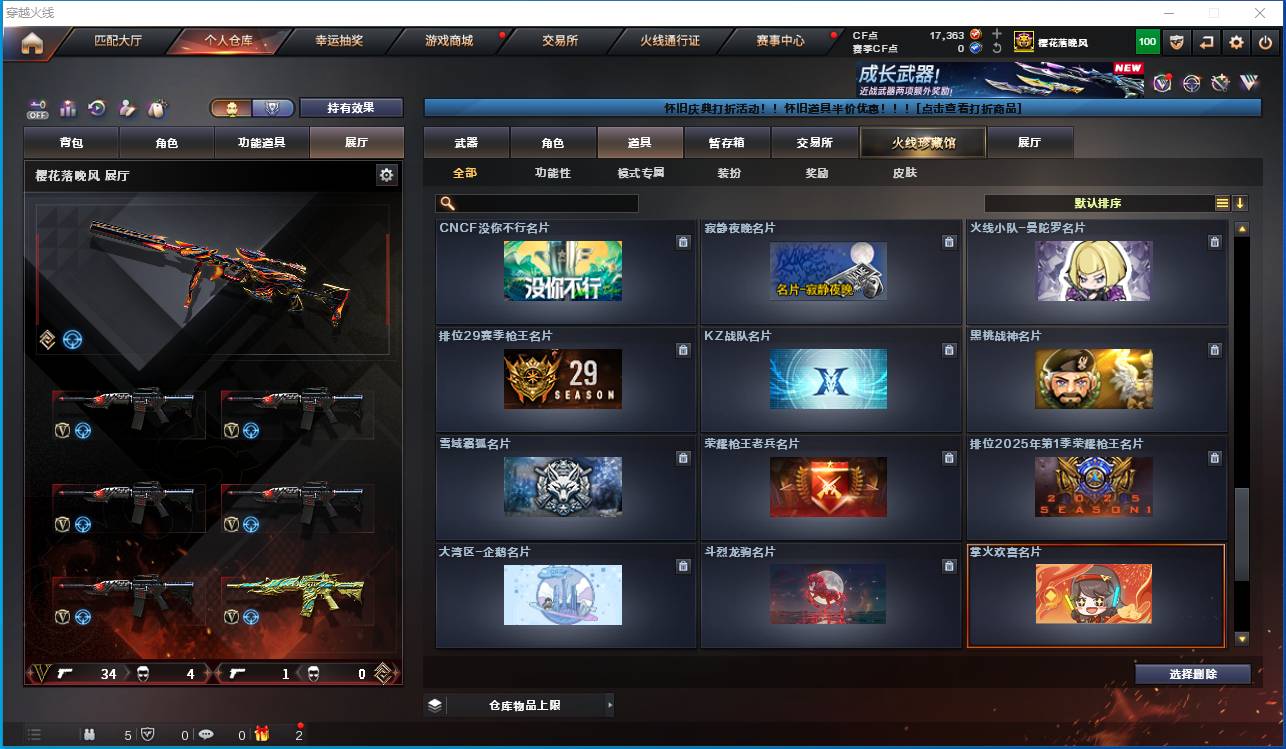
Task: Open the chat bubble icon on the bottom bar
Action: tap(207, 734)
